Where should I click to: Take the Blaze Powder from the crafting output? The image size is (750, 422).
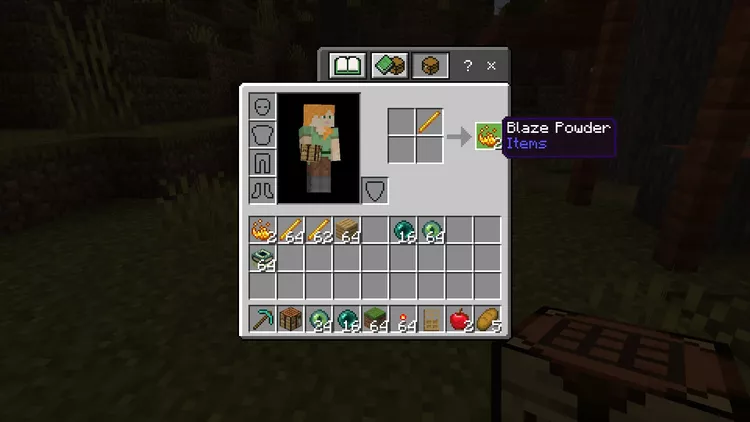click(x=487, y=135)
